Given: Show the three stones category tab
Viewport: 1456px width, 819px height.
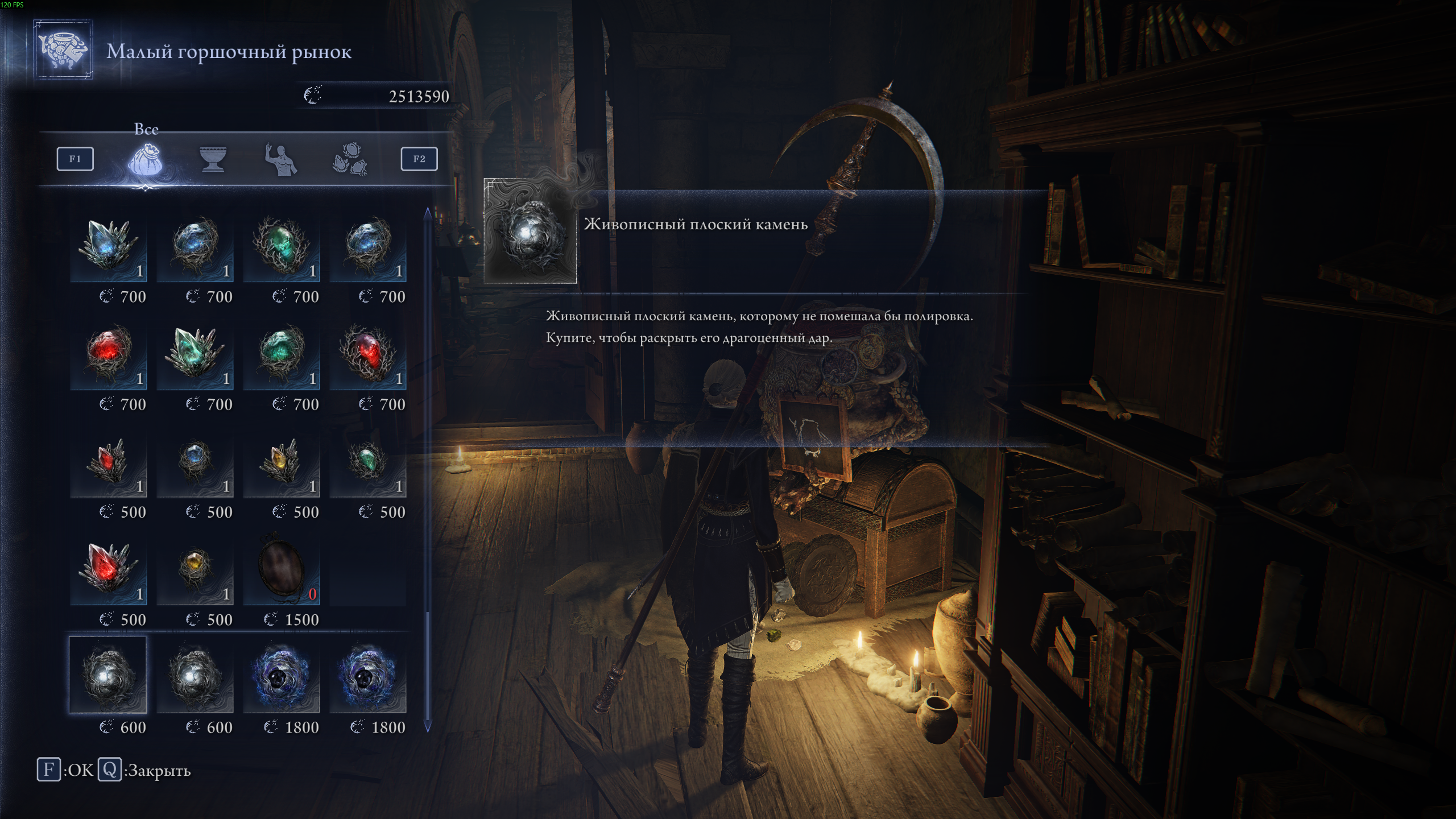Looking at the screenshot, I should [x=350, y=159].
